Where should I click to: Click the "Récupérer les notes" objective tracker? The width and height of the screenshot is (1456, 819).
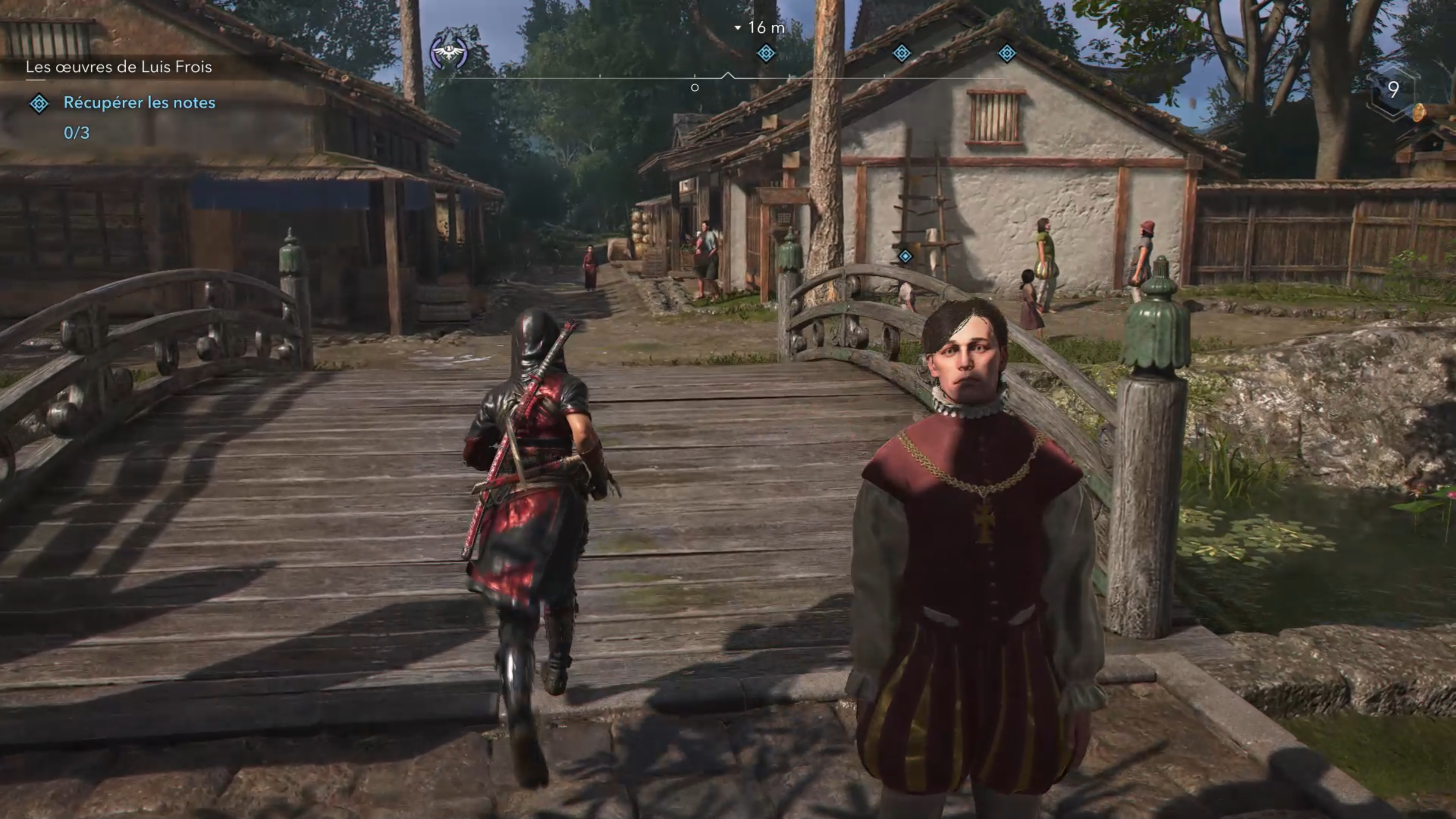tap(139, 103)
